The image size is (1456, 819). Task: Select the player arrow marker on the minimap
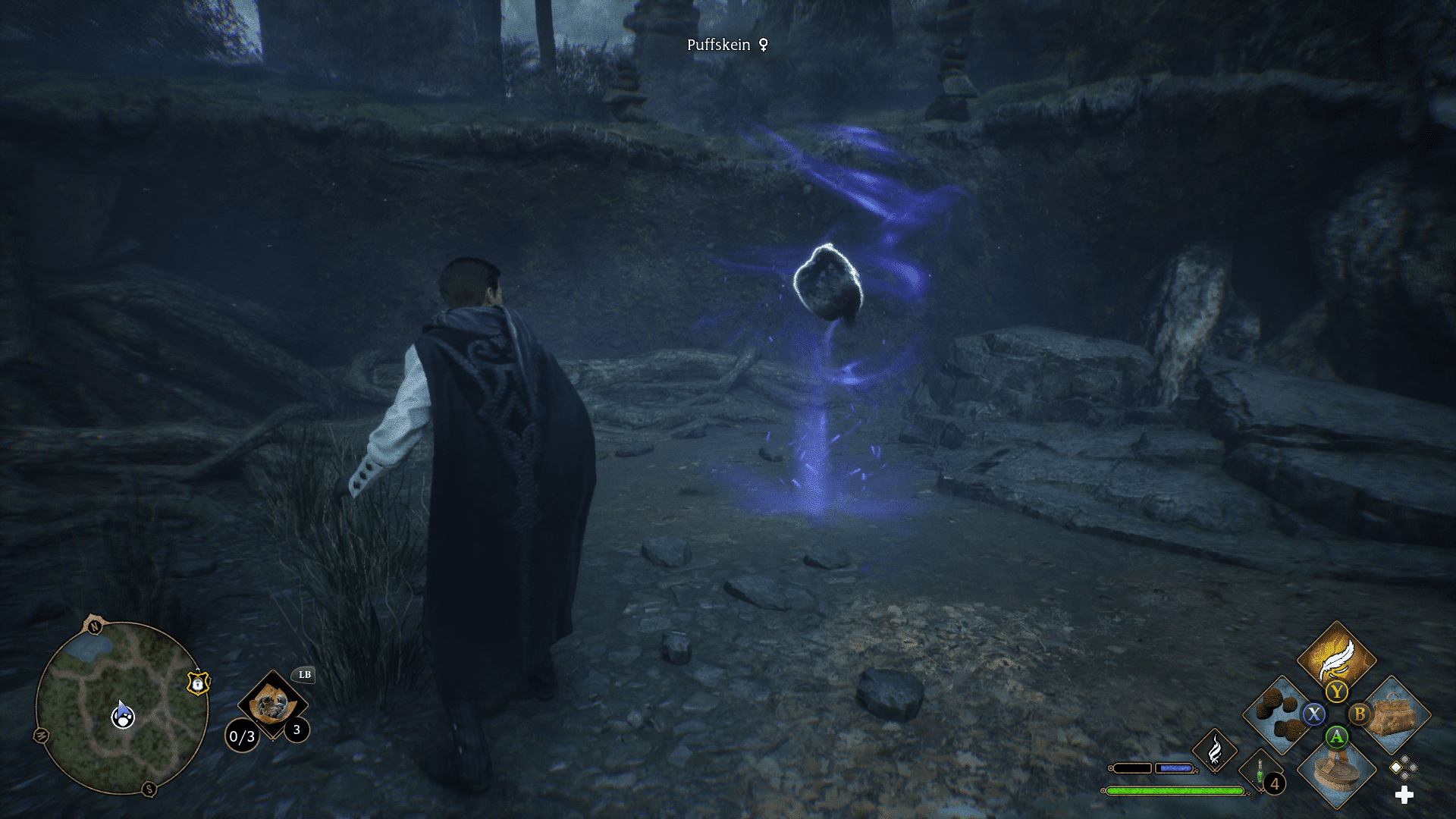tap(123, 713)
